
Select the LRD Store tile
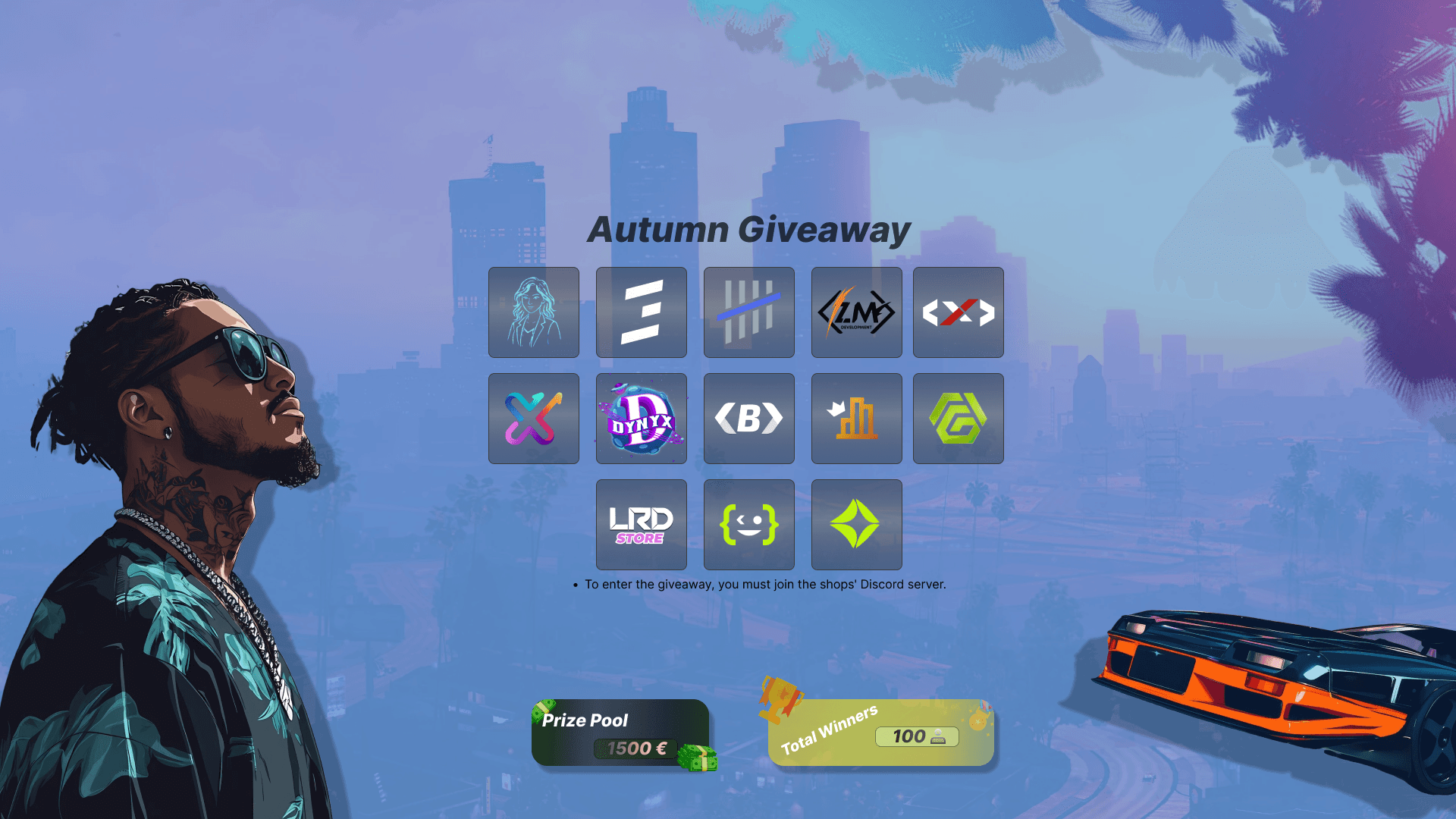(x=642, y=525)
